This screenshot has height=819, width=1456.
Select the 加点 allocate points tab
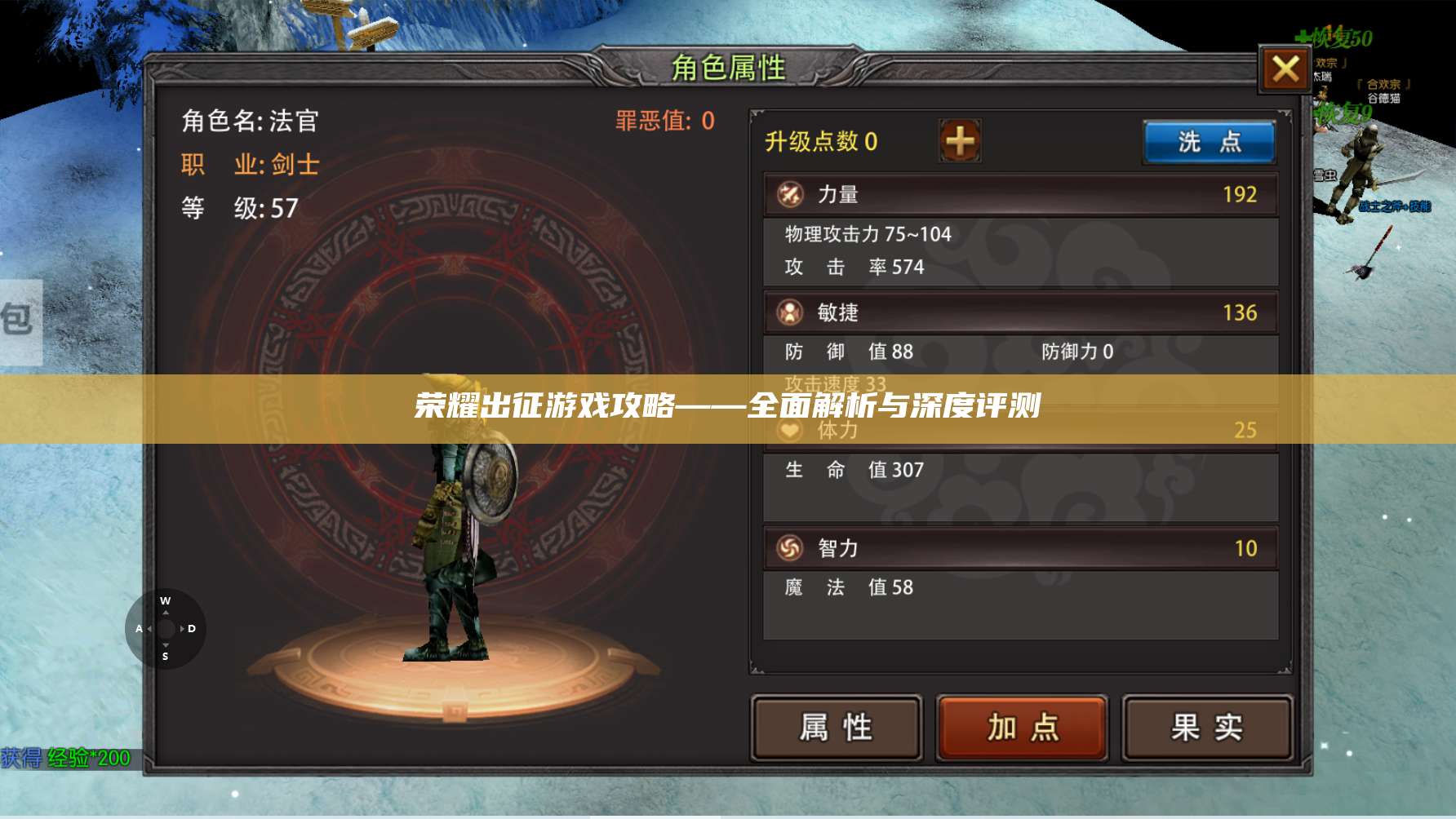tap(1021, 724)
